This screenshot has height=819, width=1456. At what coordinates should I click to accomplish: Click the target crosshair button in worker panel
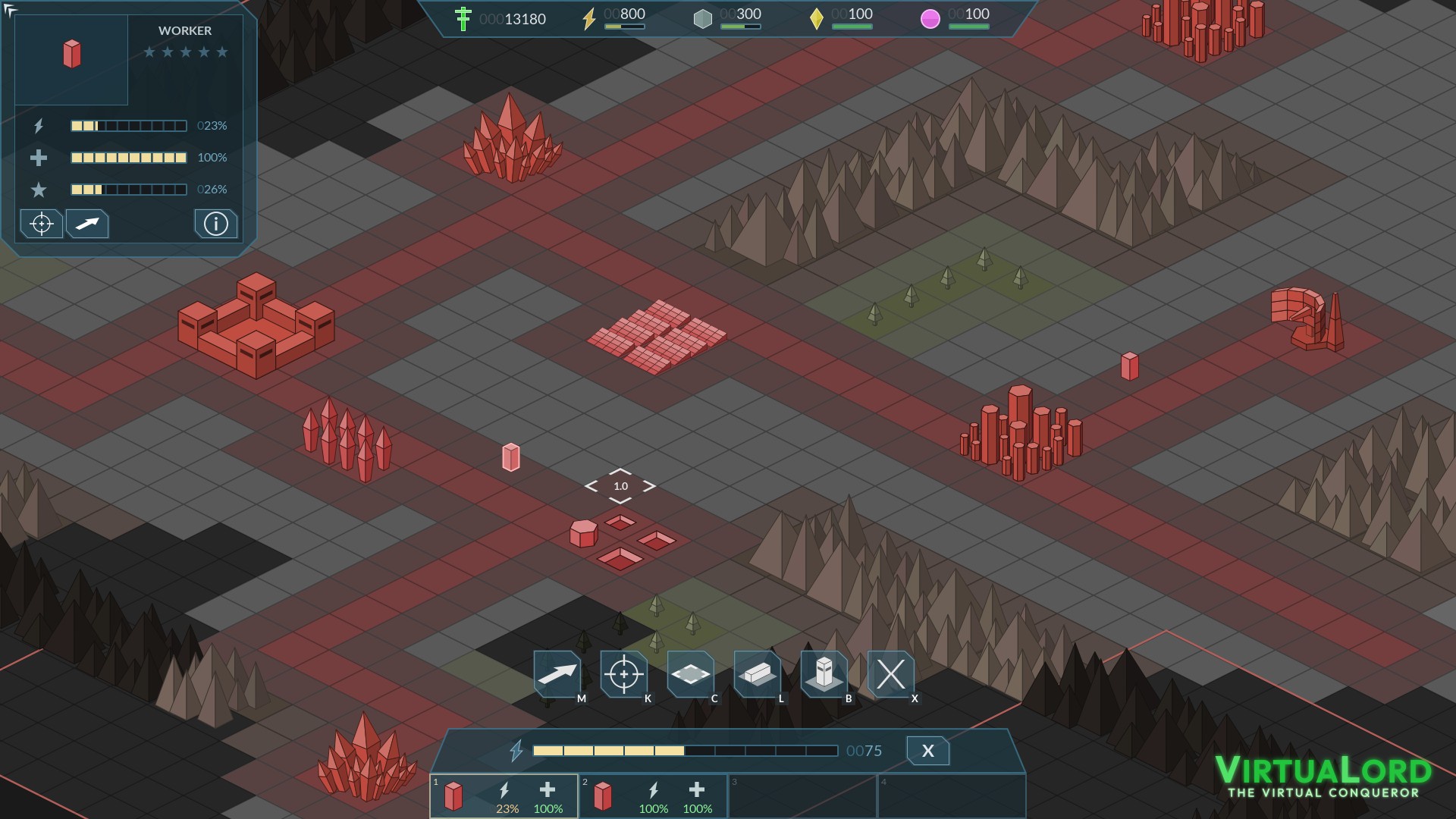[41, 224]
